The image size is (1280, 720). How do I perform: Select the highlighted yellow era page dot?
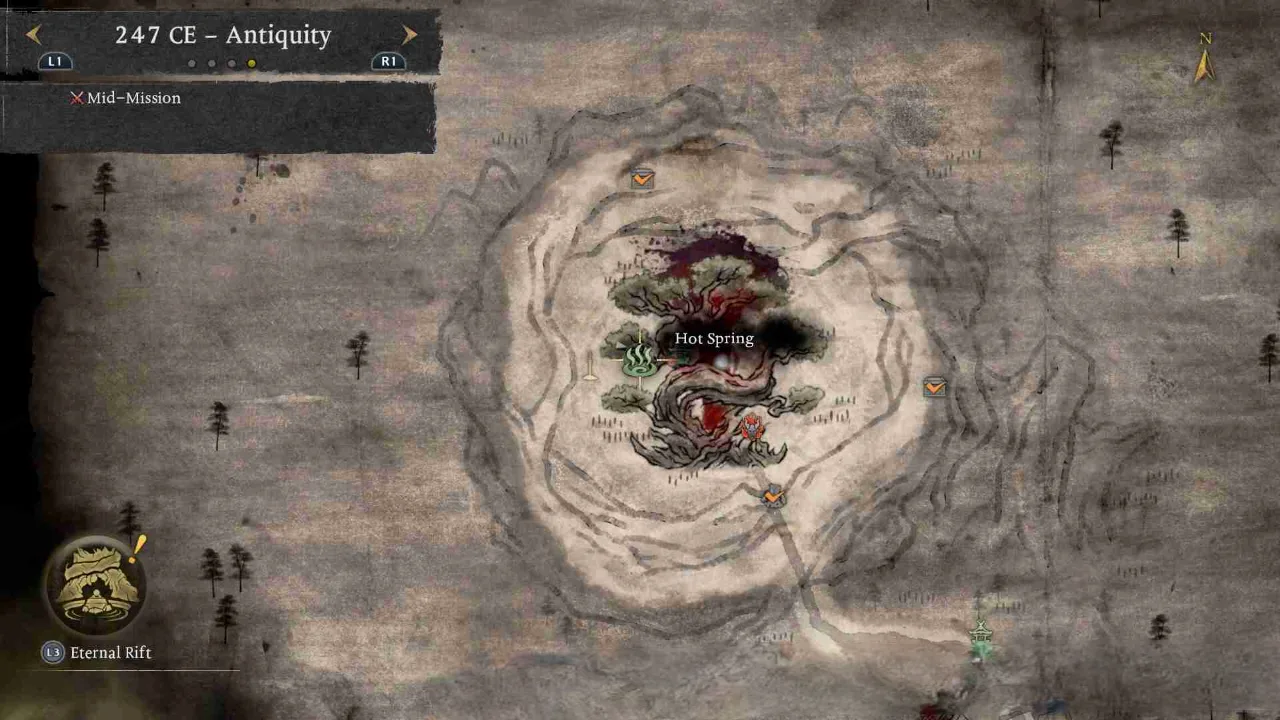[252, 63]
